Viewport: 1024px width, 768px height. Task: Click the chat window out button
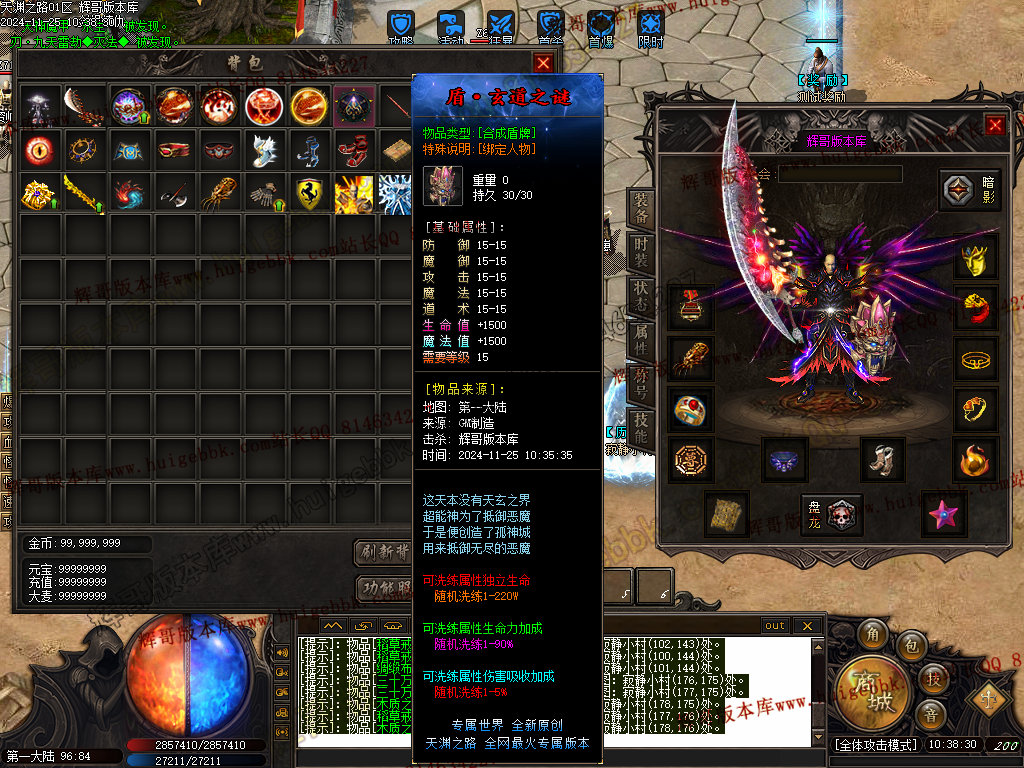coord(775,626)
